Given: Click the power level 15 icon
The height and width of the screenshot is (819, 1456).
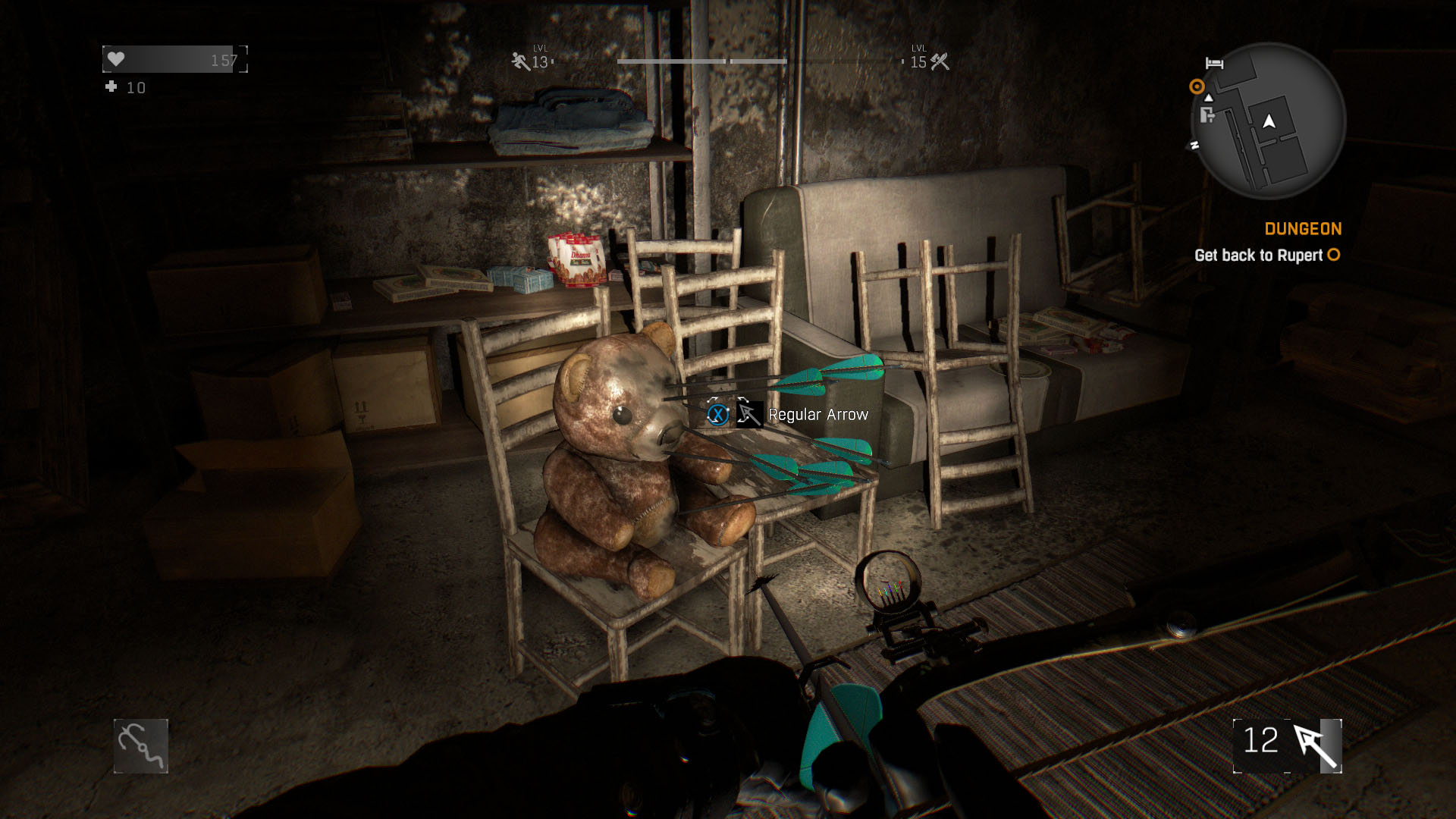Looking at the screenshot, I should 940,61.
